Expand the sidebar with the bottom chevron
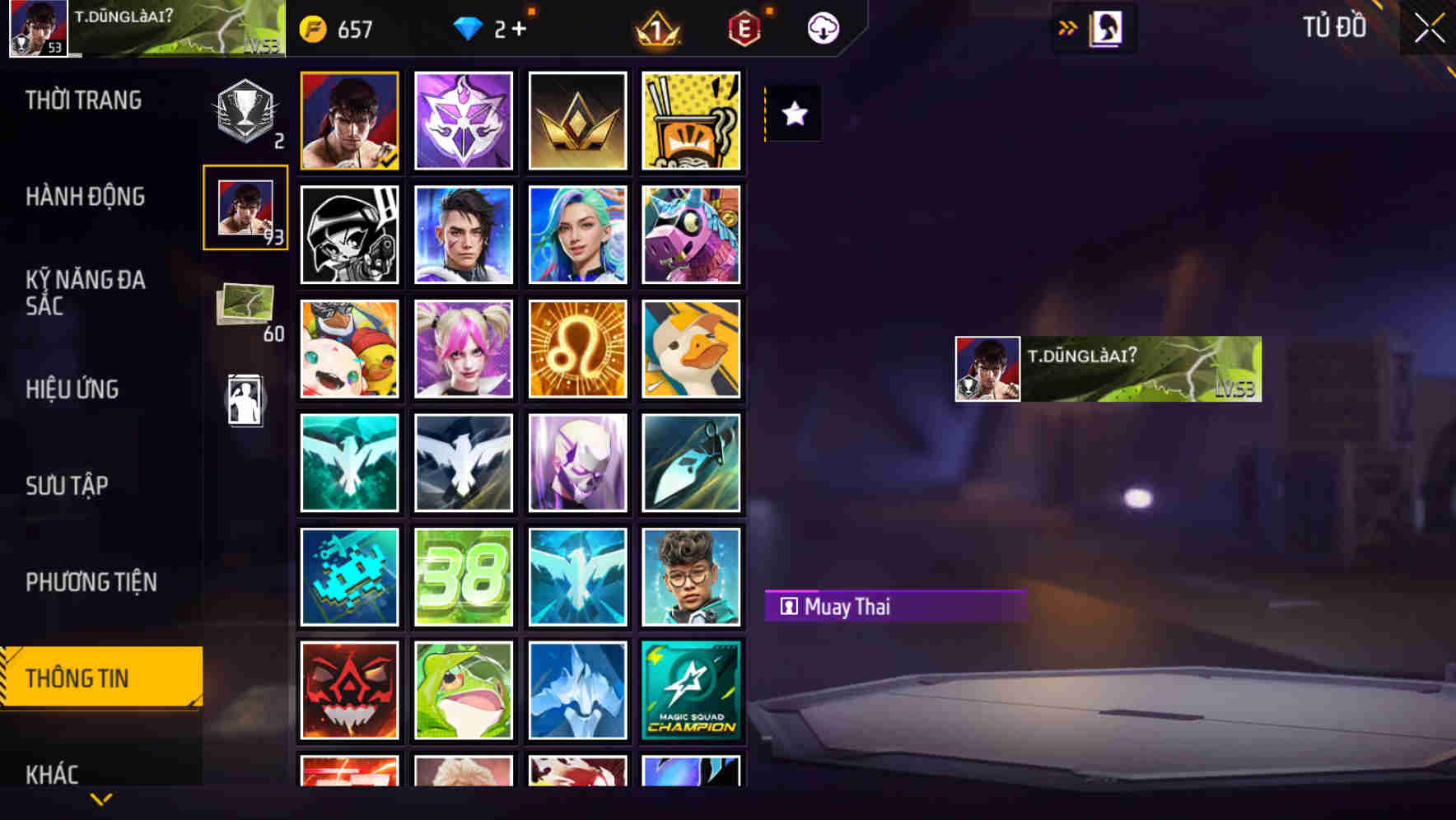 click(x=100, y=797)
